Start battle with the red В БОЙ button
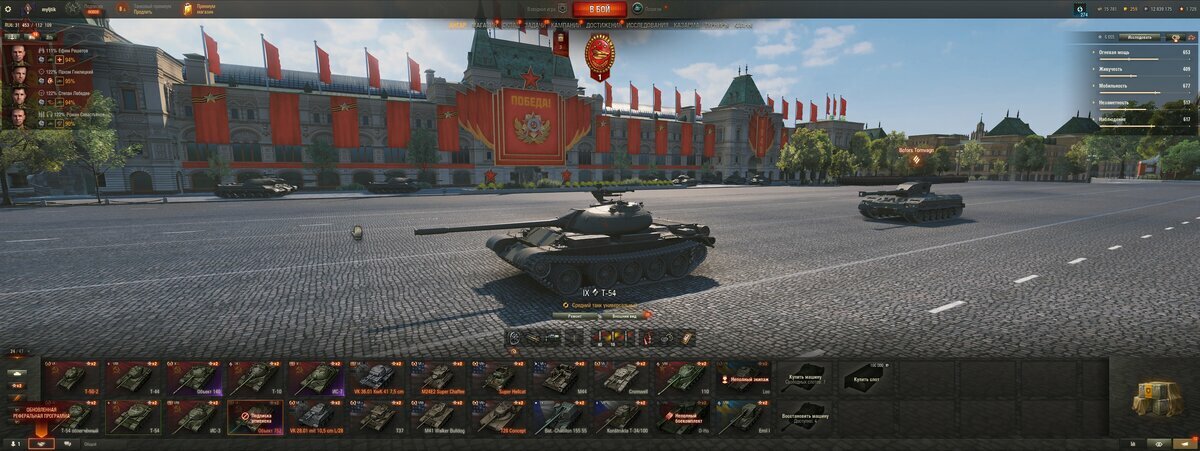 point(599,9)
